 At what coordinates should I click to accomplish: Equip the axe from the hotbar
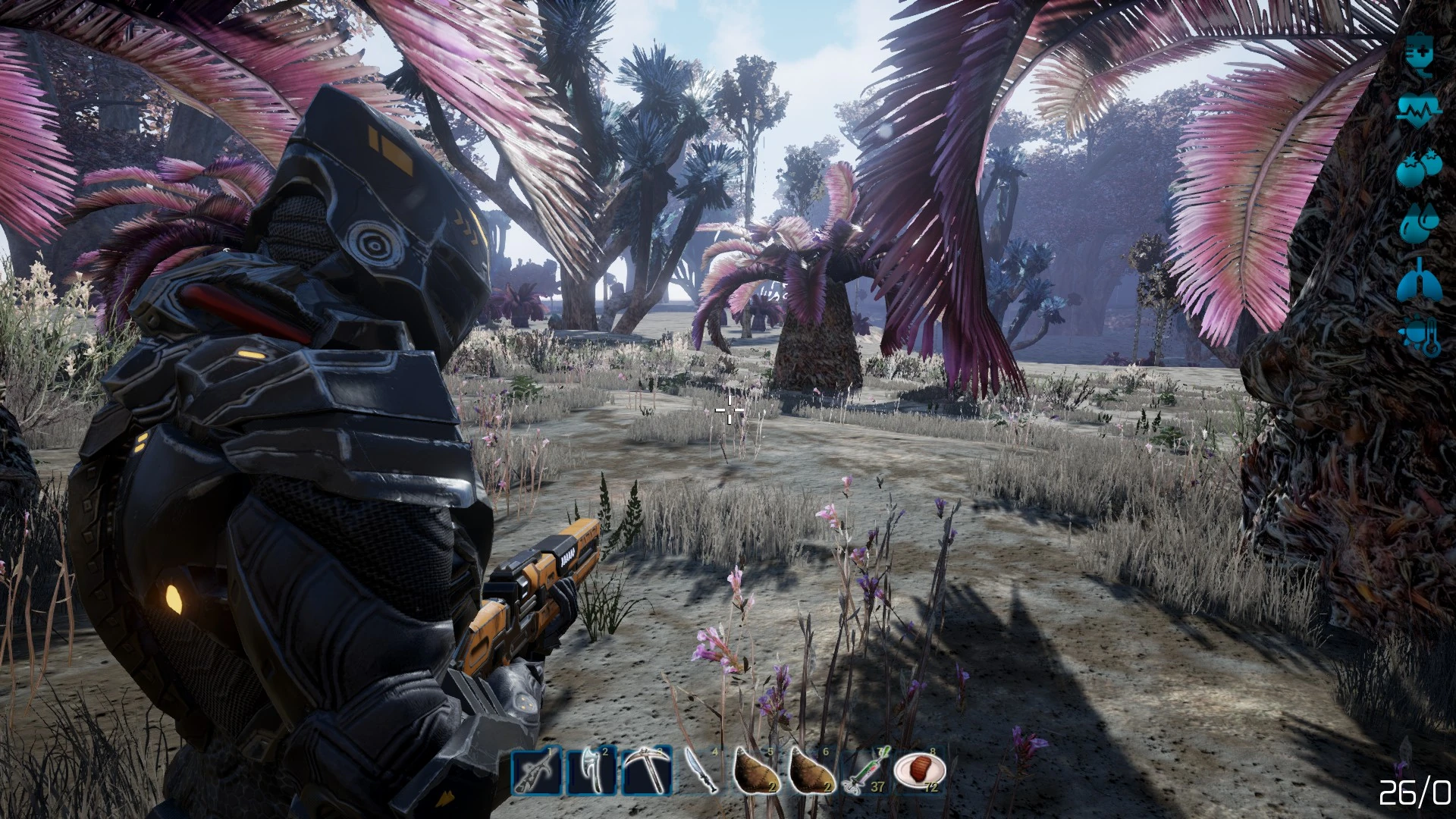(591, 773)
